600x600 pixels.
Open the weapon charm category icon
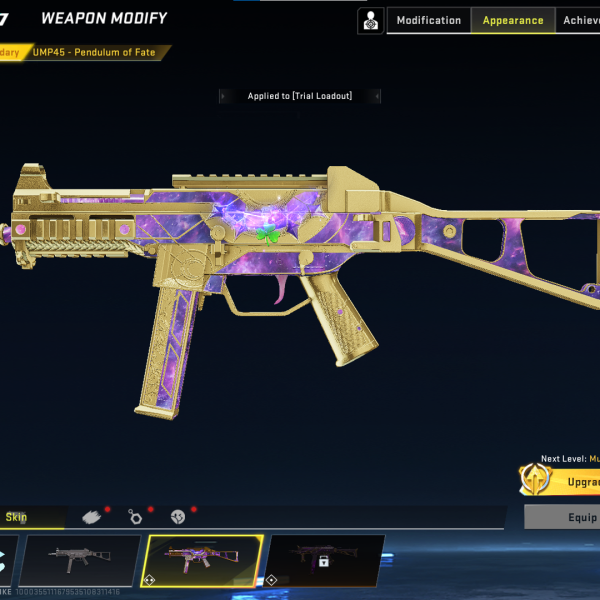pyautogui.click(x=135, y=516)
